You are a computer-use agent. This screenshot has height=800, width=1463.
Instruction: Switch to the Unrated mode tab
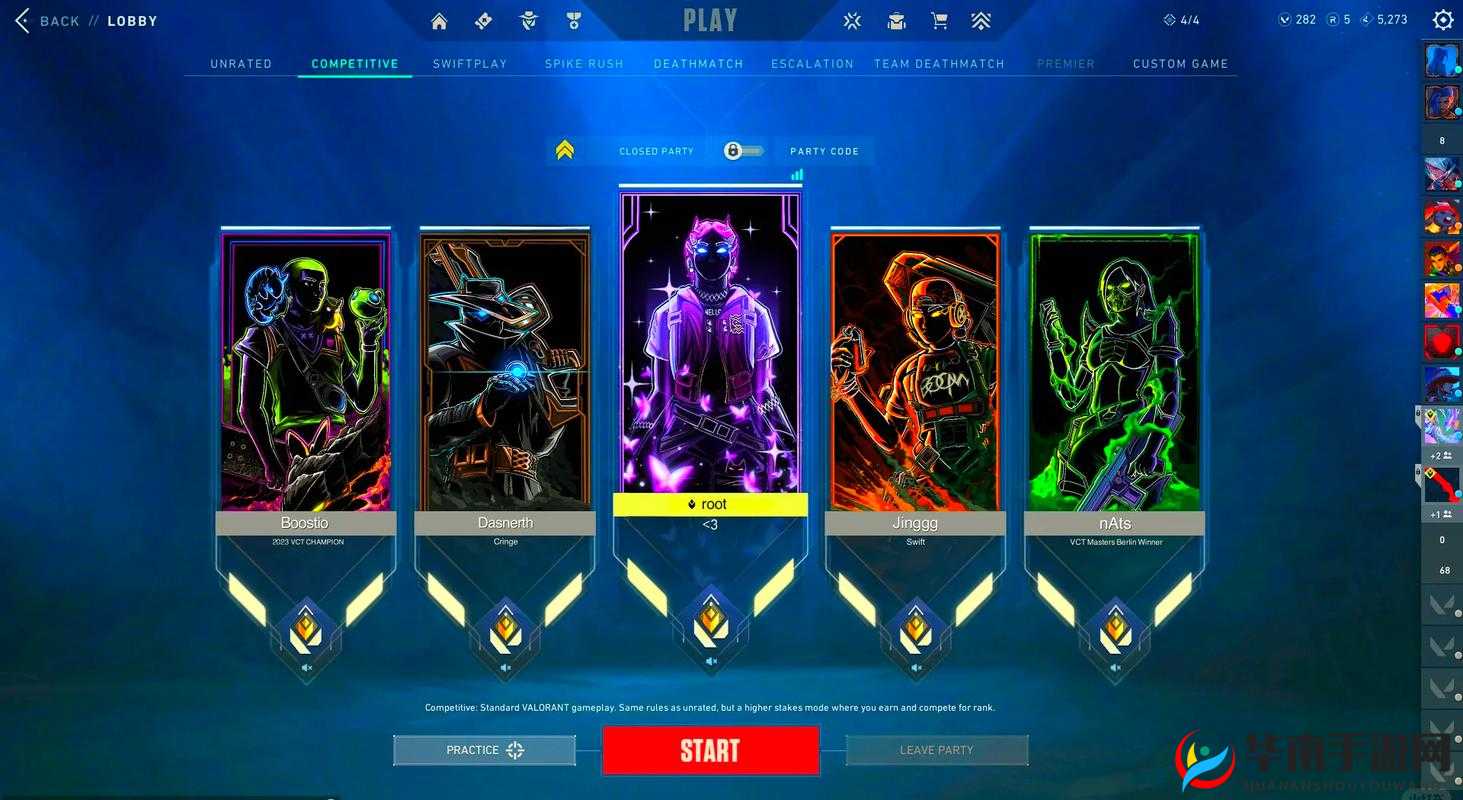[x=241, y=64]
